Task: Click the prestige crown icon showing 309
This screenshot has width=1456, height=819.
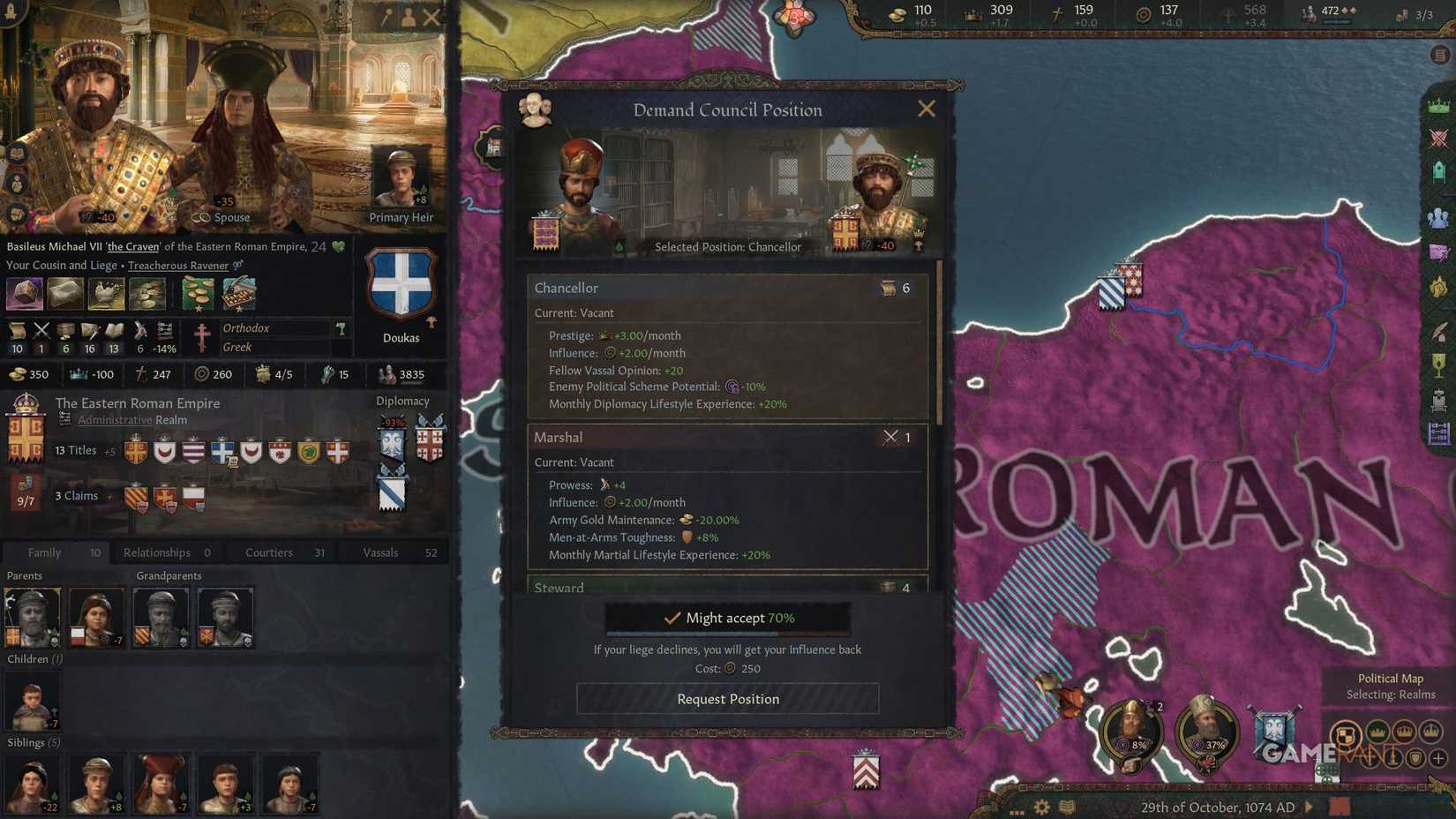Action: [971, 14]
